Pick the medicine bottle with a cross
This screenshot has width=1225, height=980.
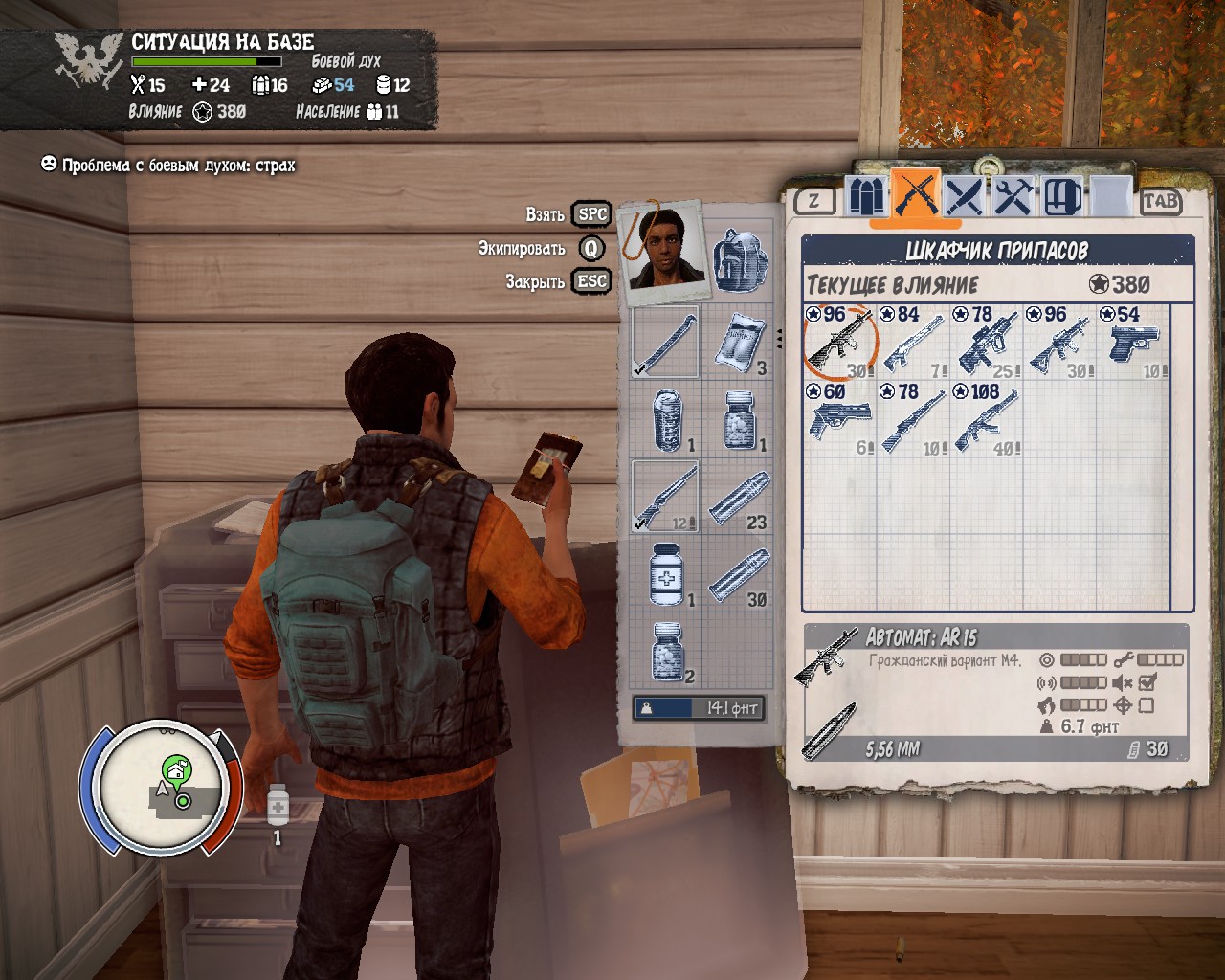[665, 574]
